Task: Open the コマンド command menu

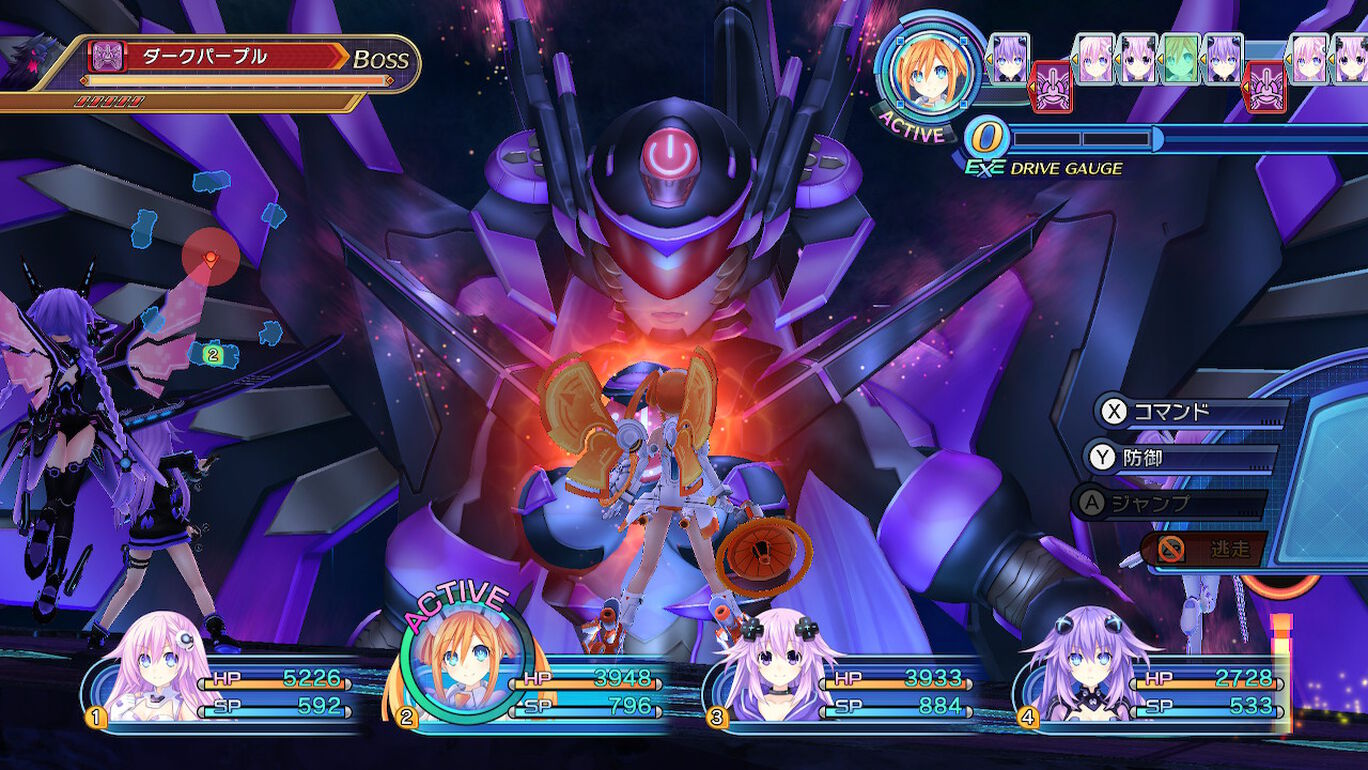Action: 1188,412
